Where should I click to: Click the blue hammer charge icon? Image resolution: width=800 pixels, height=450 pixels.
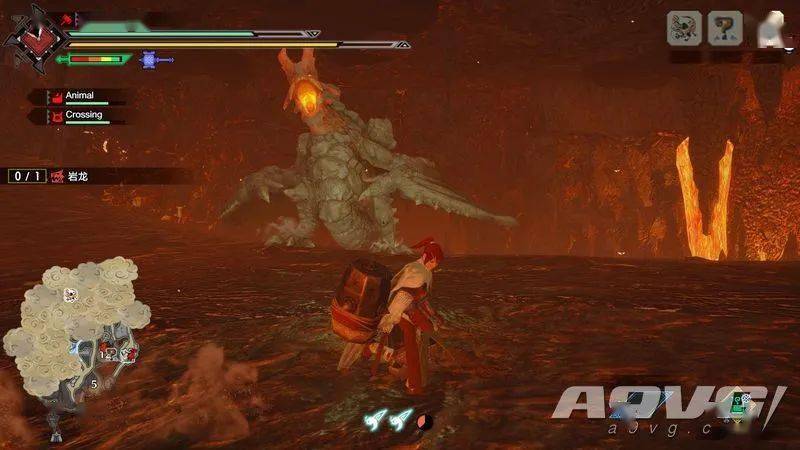pos(151,60)
